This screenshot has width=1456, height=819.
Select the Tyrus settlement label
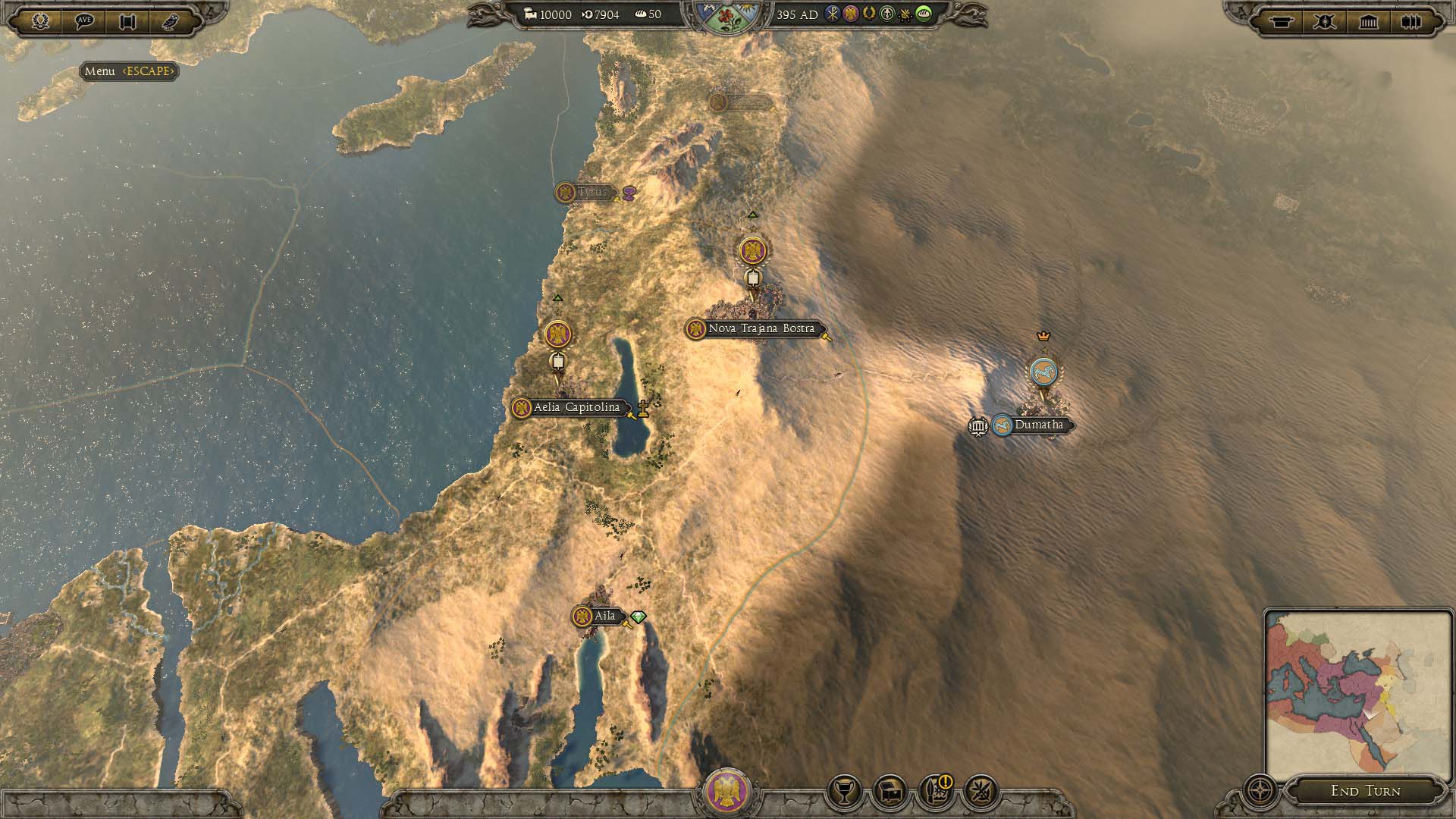(591, 193)
